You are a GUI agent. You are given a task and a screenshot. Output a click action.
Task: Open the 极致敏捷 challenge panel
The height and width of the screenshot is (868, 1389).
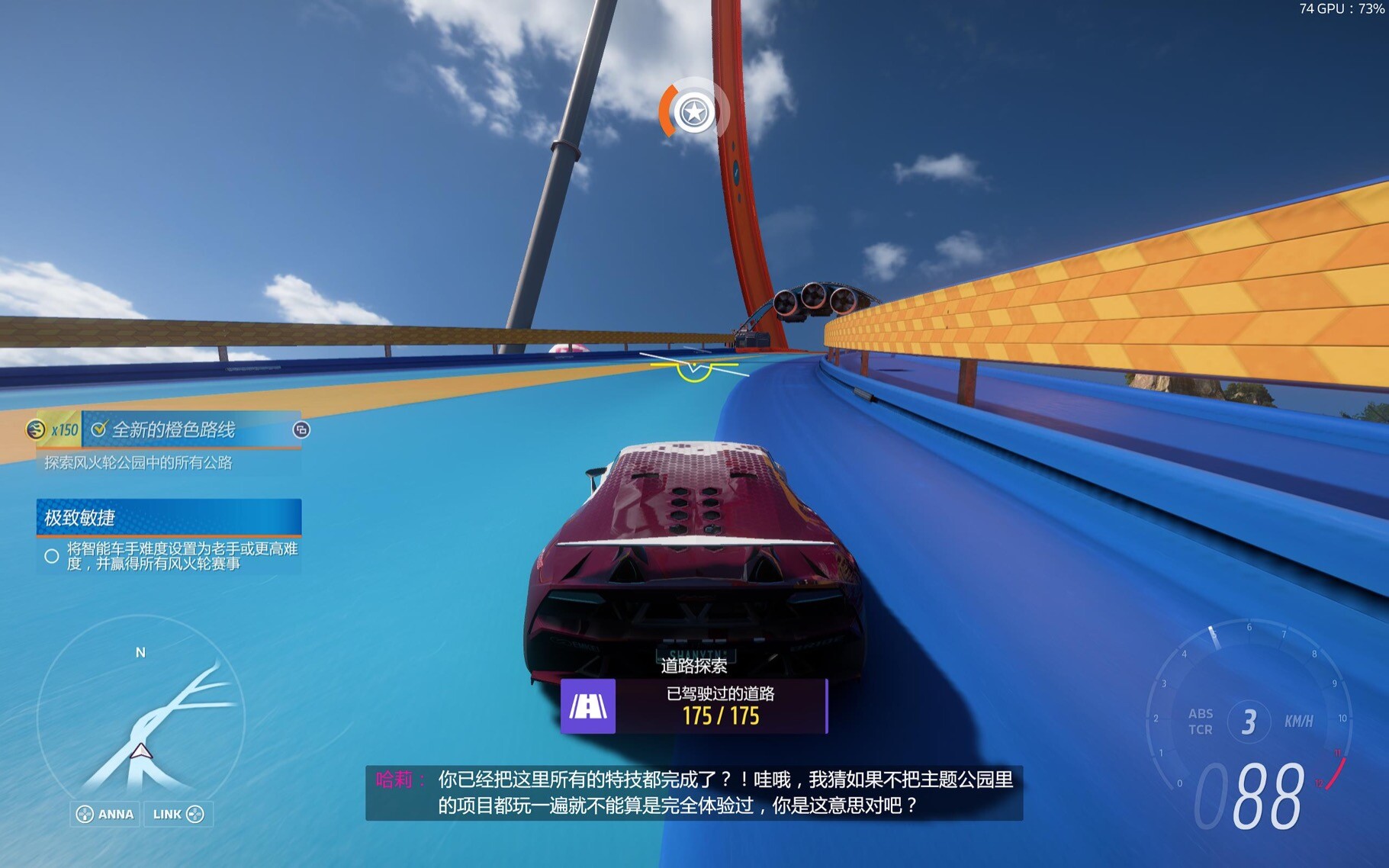tap(169, 517)
